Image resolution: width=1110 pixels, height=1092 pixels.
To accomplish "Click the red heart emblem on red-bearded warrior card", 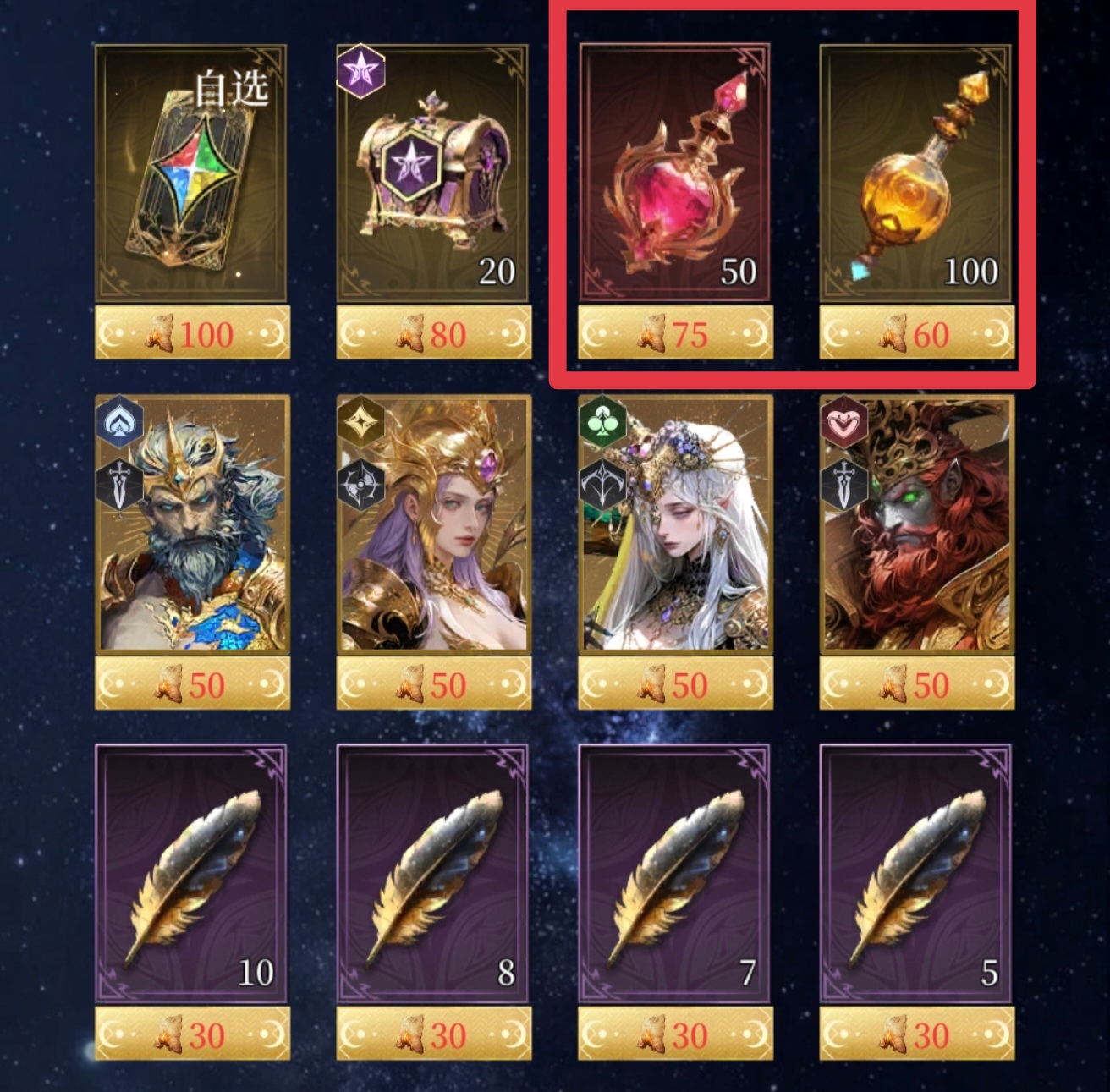I will [843, 423].
